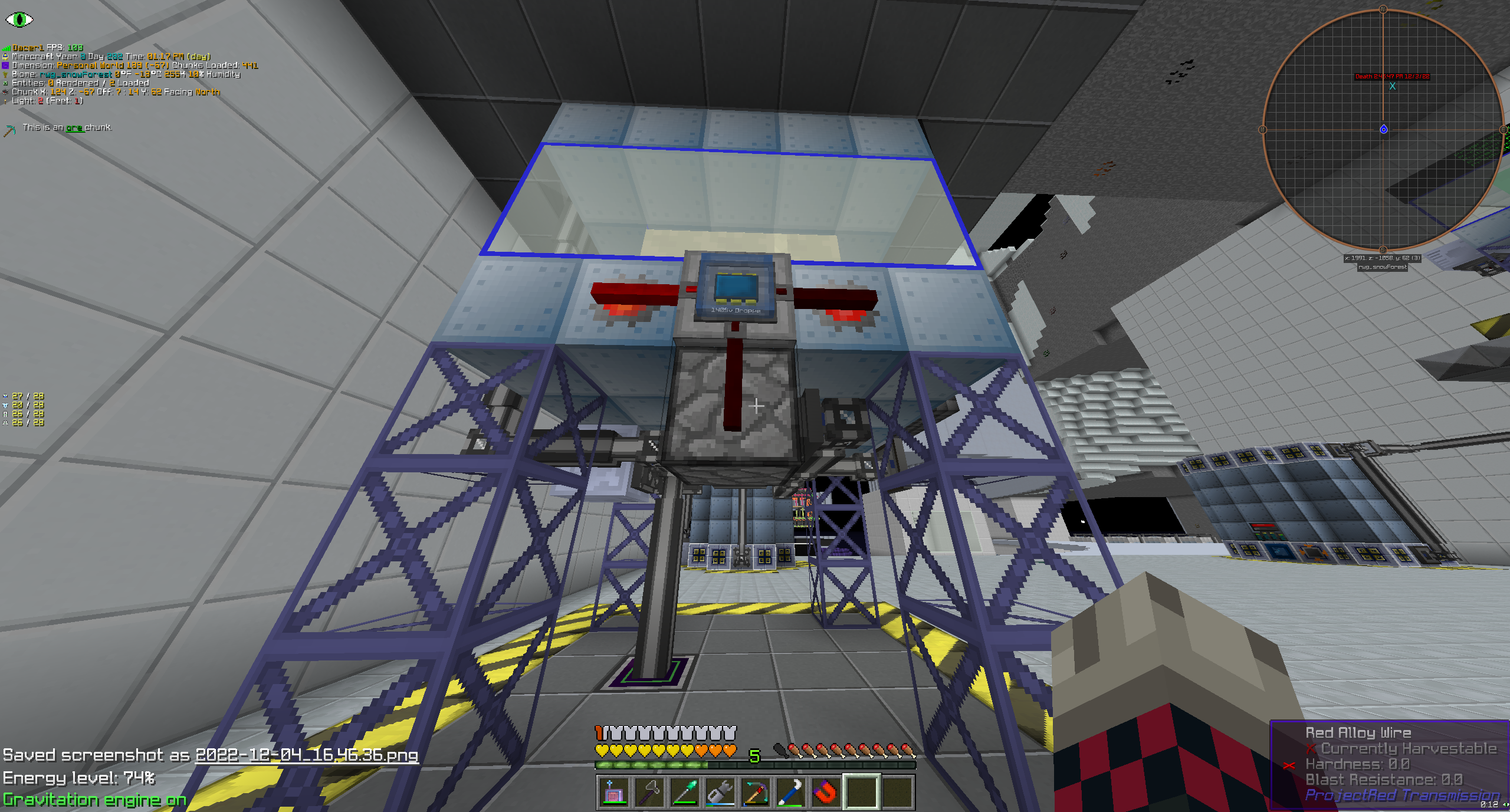Click the clock icon beside Minecraft Year

pos(6,56)
